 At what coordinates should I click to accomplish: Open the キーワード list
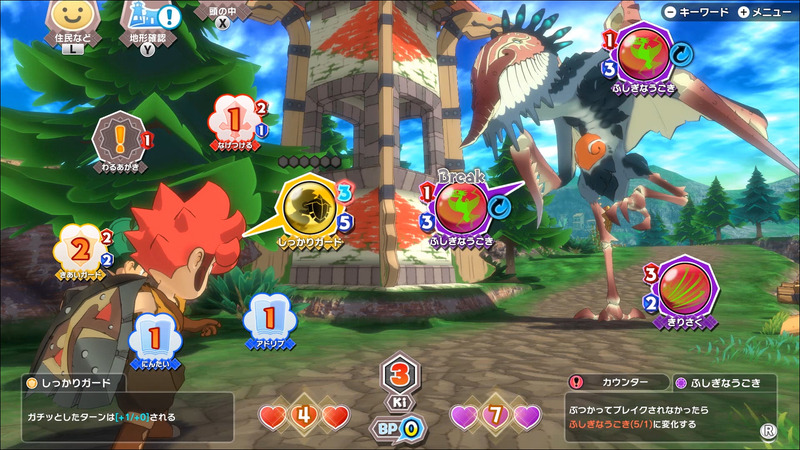[x=696, y=12]
